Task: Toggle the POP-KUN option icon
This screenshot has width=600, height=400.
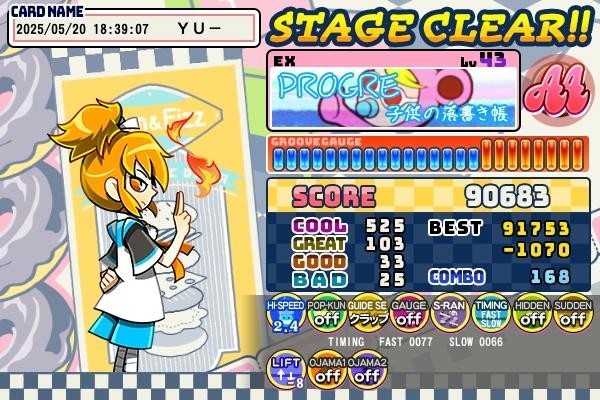Action: pyautogui.click(x=326, y=316)
